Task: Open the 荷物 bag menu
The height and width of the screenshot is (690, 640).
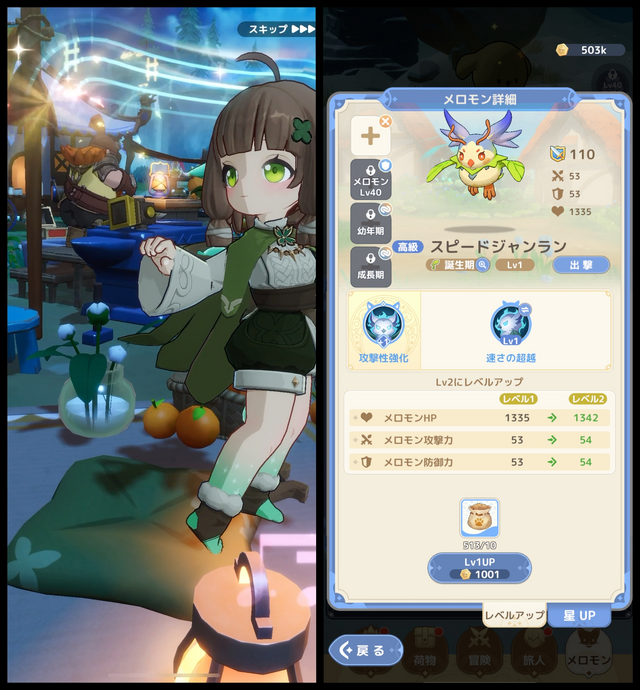Action: [426, 653]
